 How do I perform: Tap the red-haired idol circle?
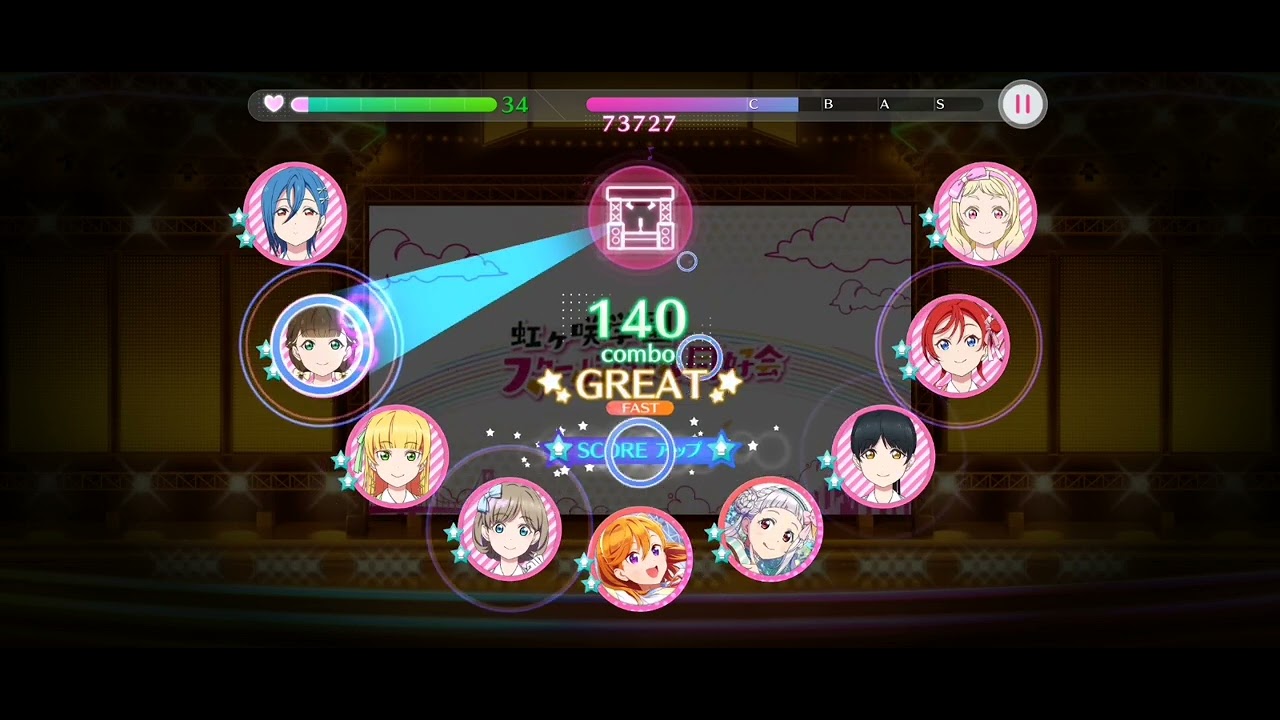[958, 345]
